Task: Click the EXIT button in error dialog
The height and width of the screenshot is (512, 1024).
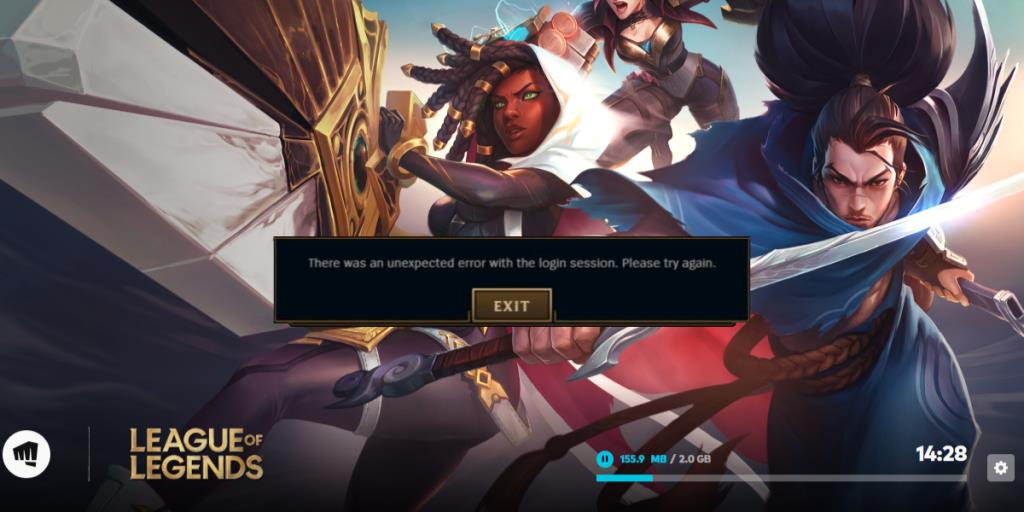Action: pyautogui.click(x=511, y=305)
